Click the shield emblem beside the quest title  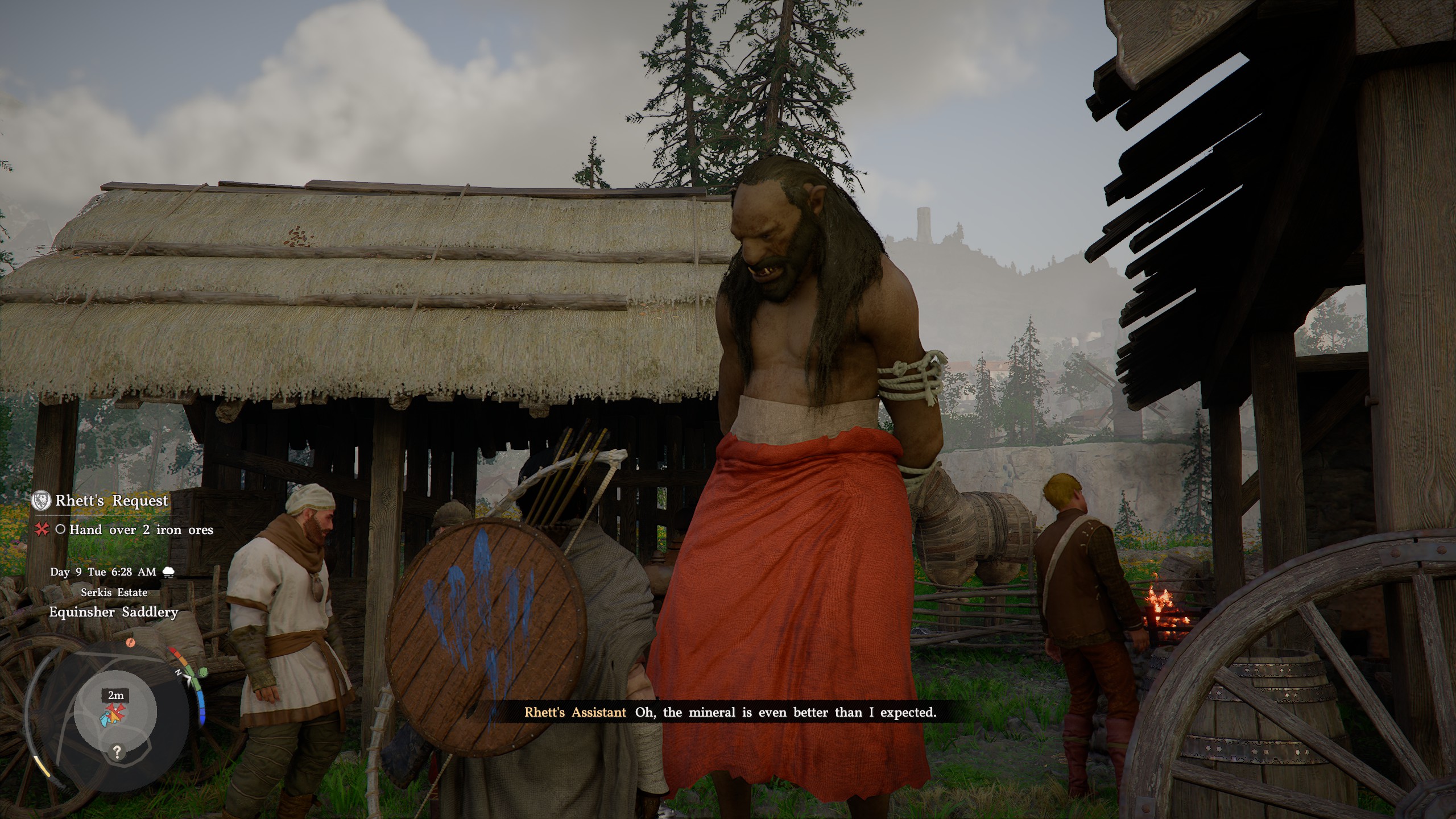(42, 500)
